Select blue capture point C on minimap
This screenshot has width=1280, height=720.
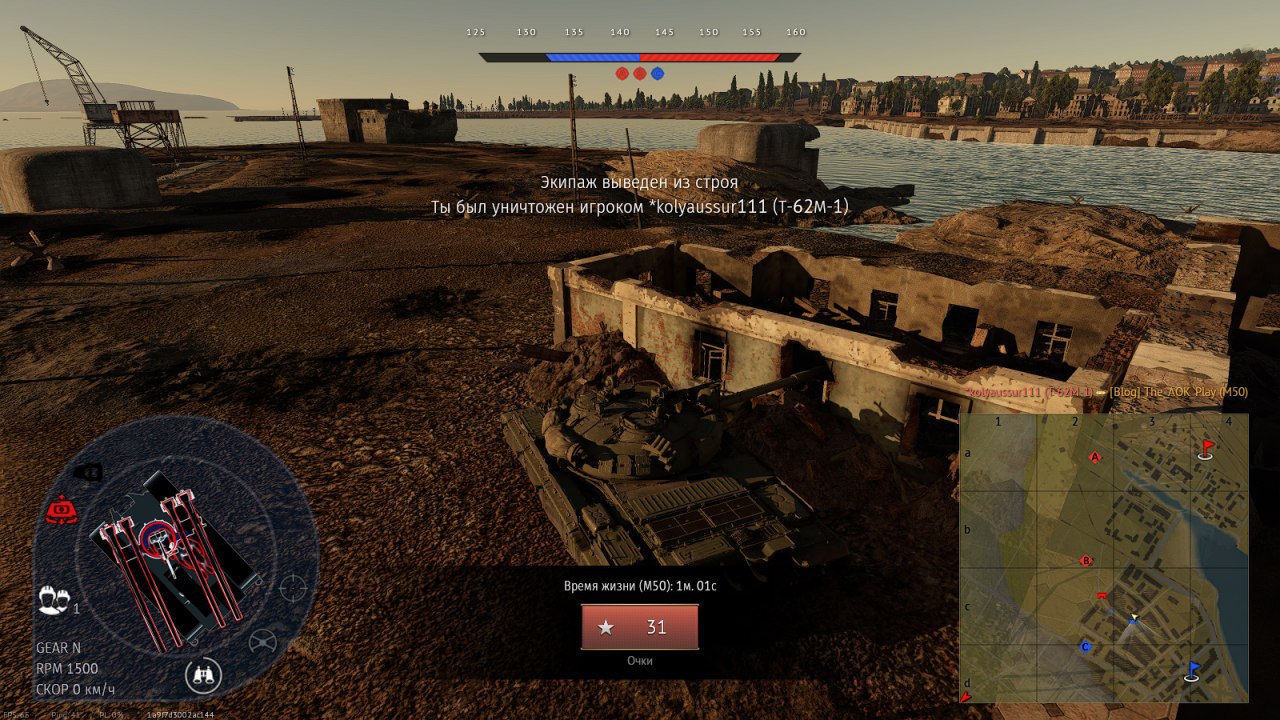1084,647
